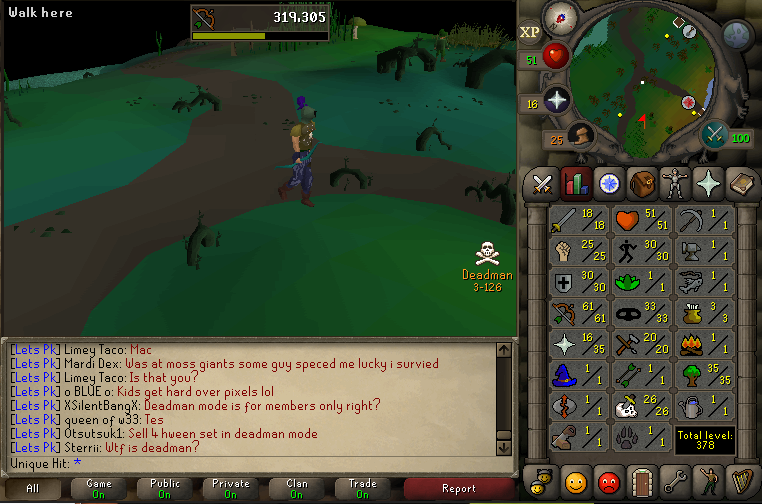Switch to the Inventory backpack tab
Image resolution: width=762 pixels, height=504 pixels.
click(x=641, y=184)
